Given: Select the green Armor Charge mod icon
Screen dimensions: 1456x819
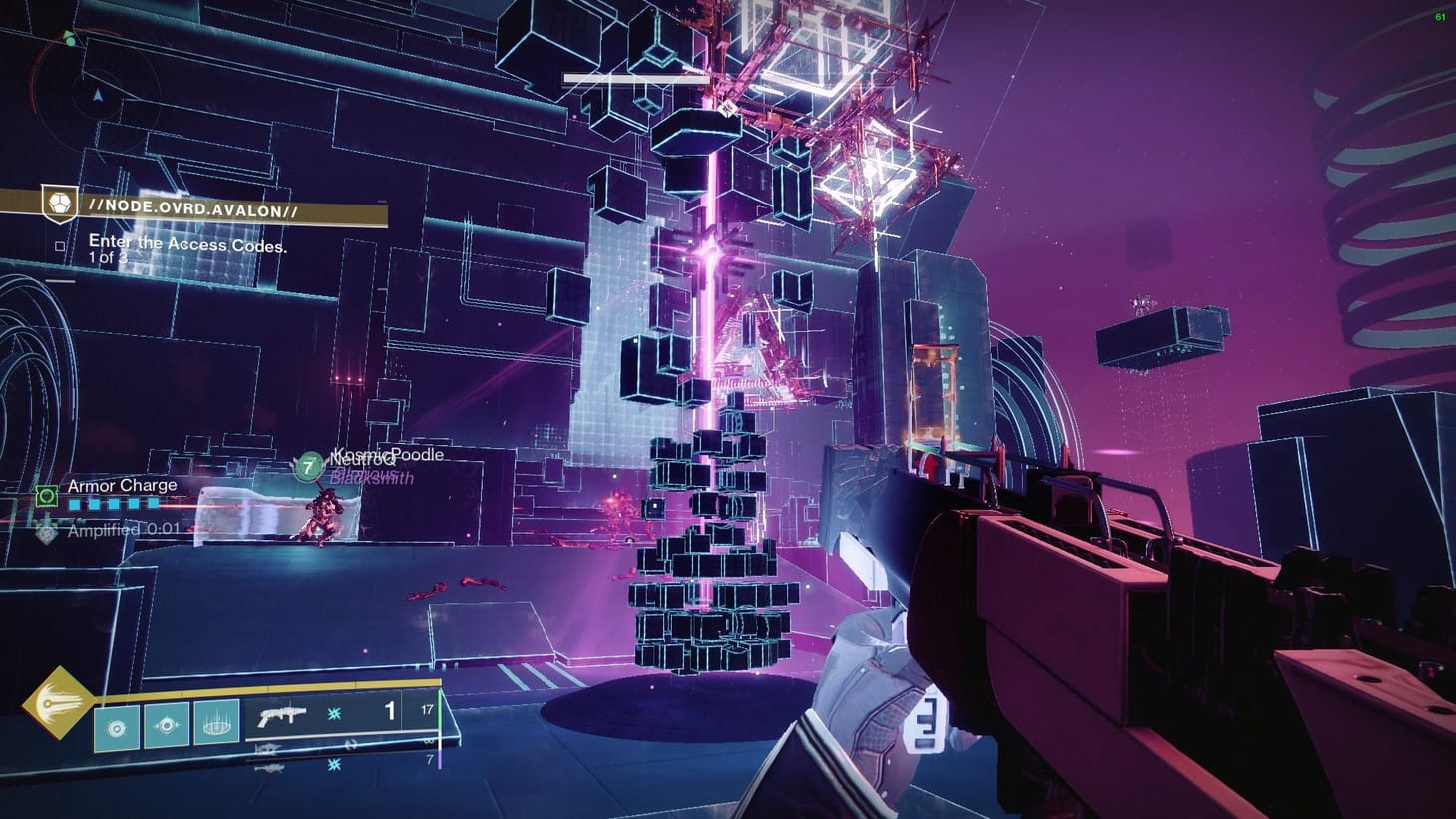Looking at the screenshot, I should click(47, 495).
